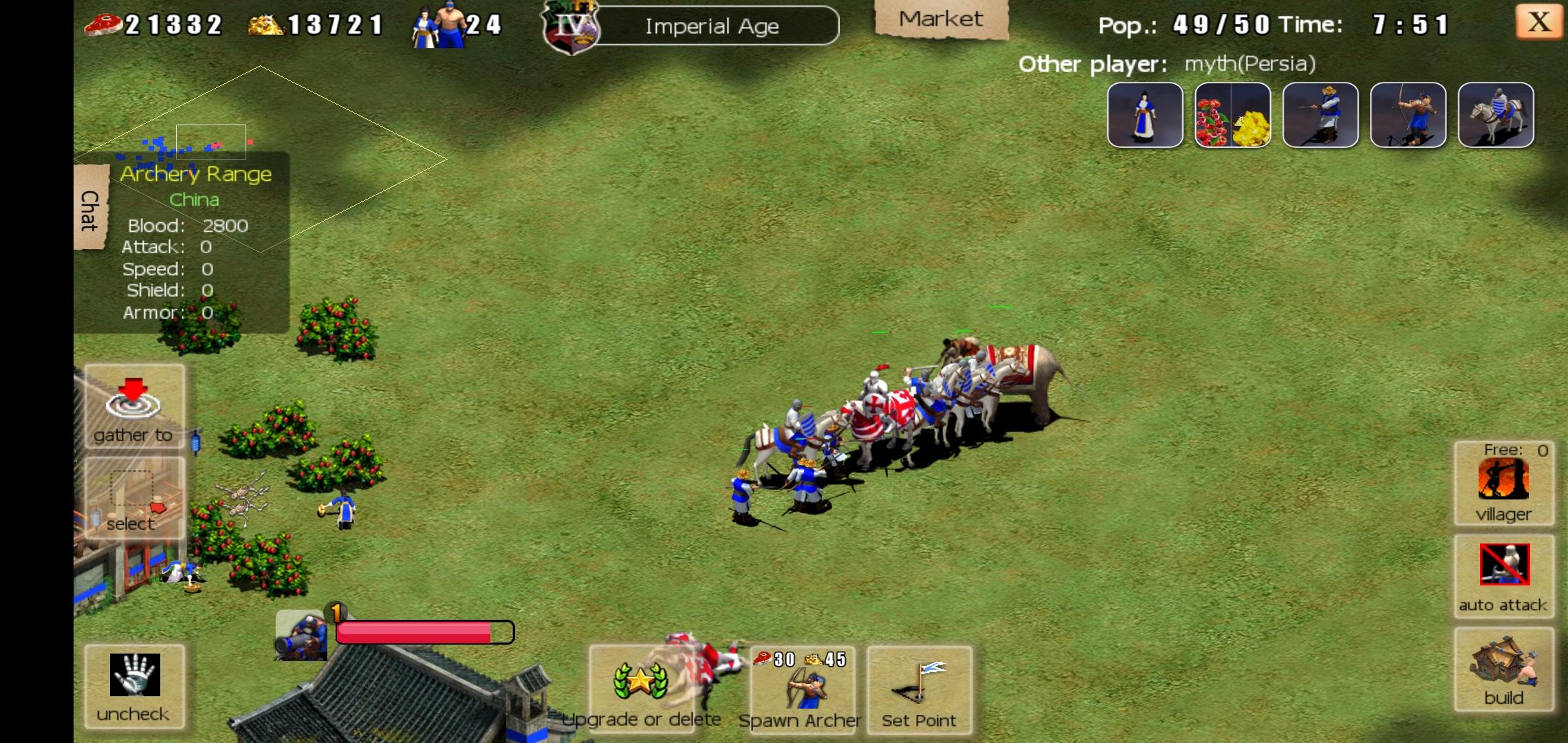Pick the archer unit portrait
1568x743 pixels.
[1407, 115]
